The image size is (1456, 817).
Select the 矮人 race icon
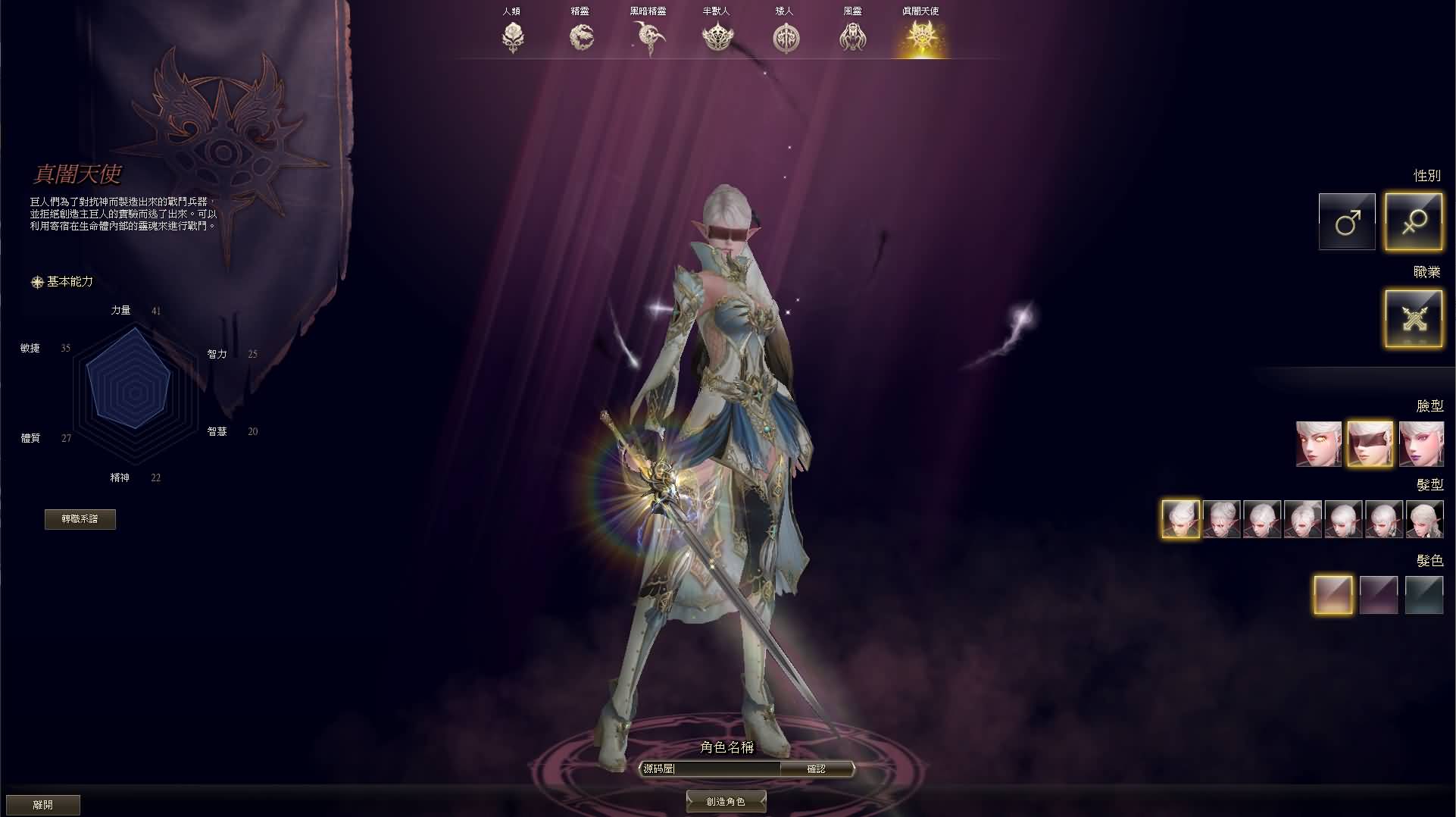(x=786, y=36)
